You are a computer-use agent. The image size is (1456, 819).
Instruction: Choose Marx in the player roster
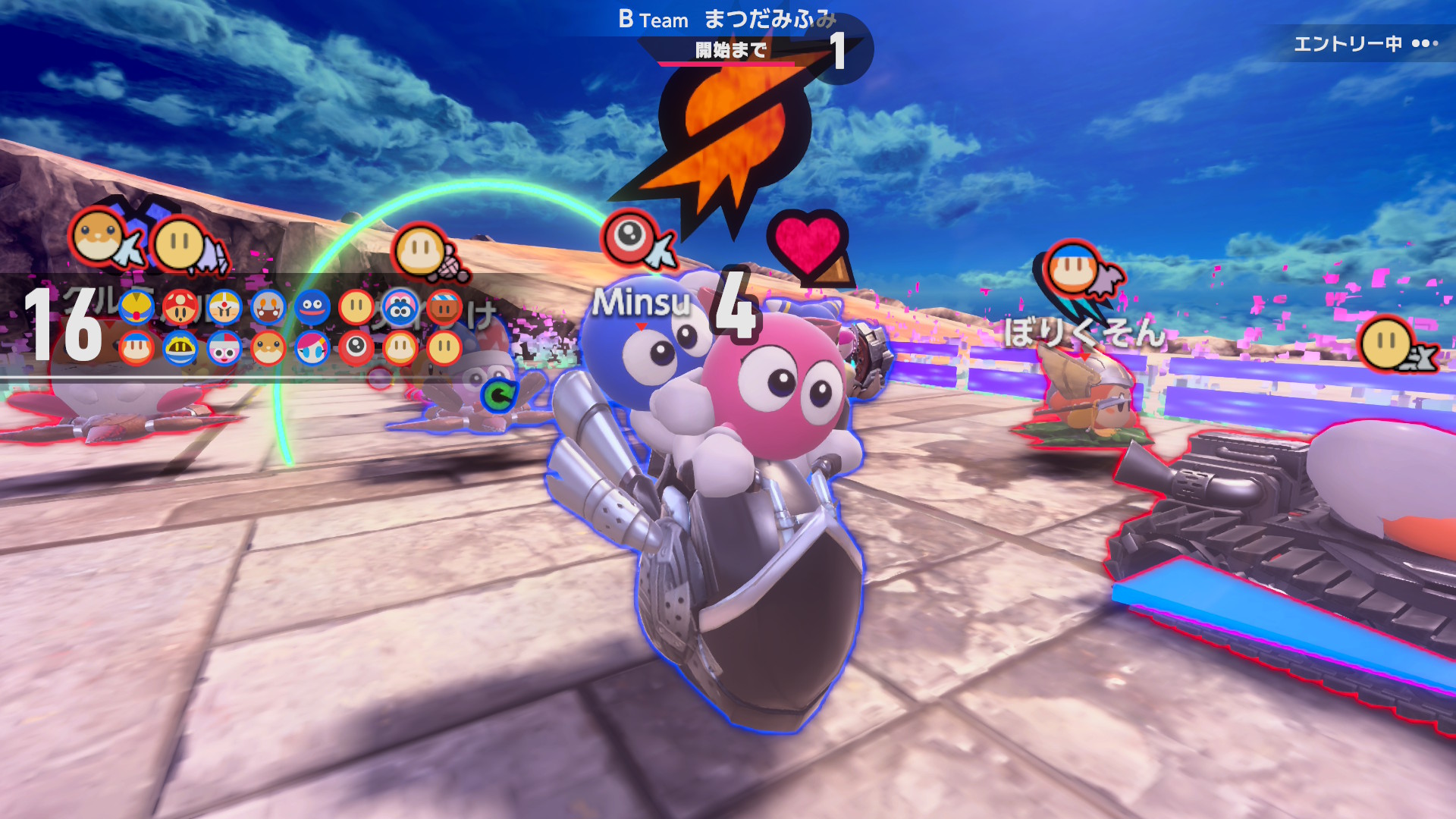(x=224, y=349)
